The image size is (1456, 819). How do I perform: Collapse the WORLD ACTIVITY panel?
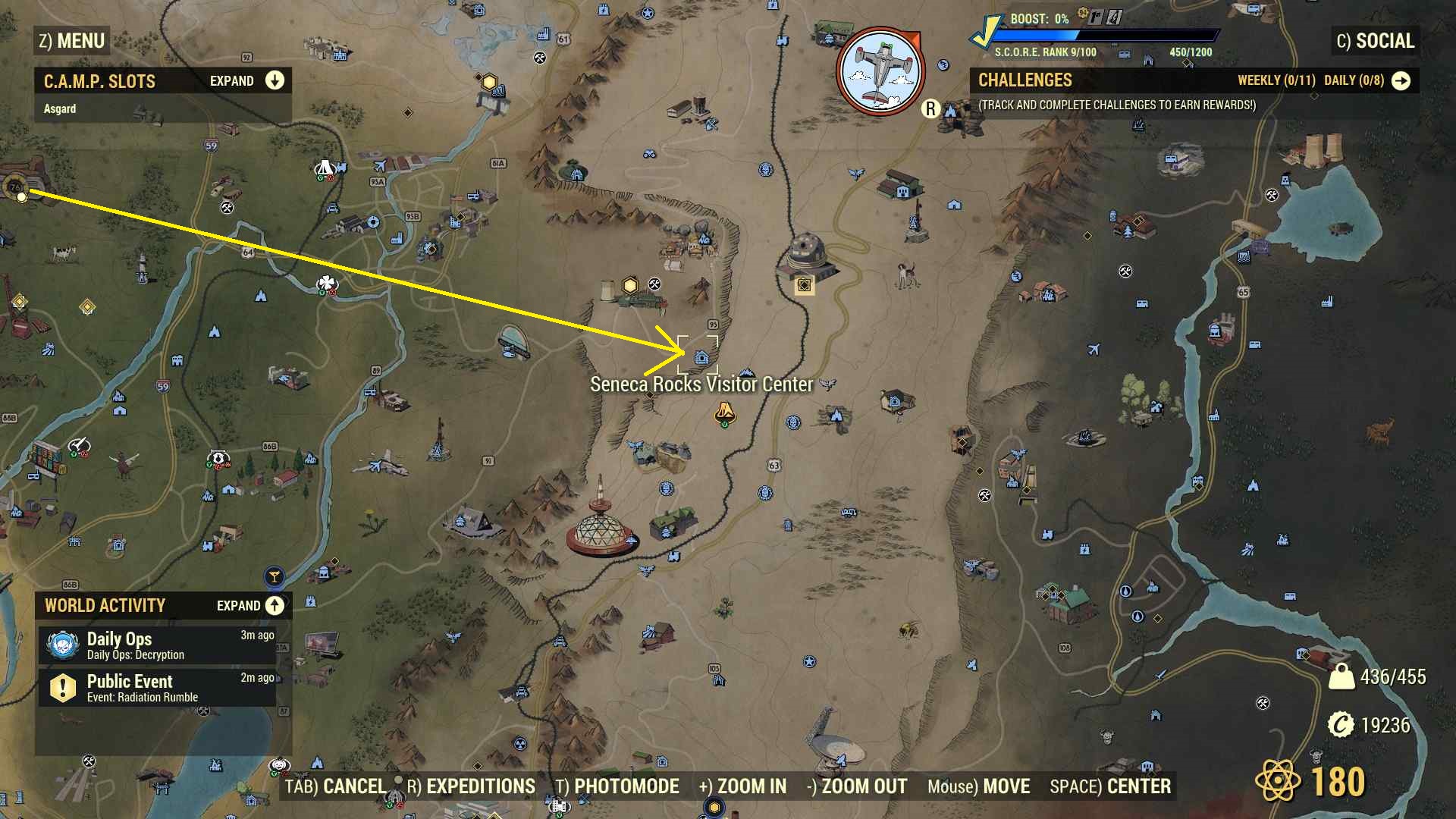(274, 605)
